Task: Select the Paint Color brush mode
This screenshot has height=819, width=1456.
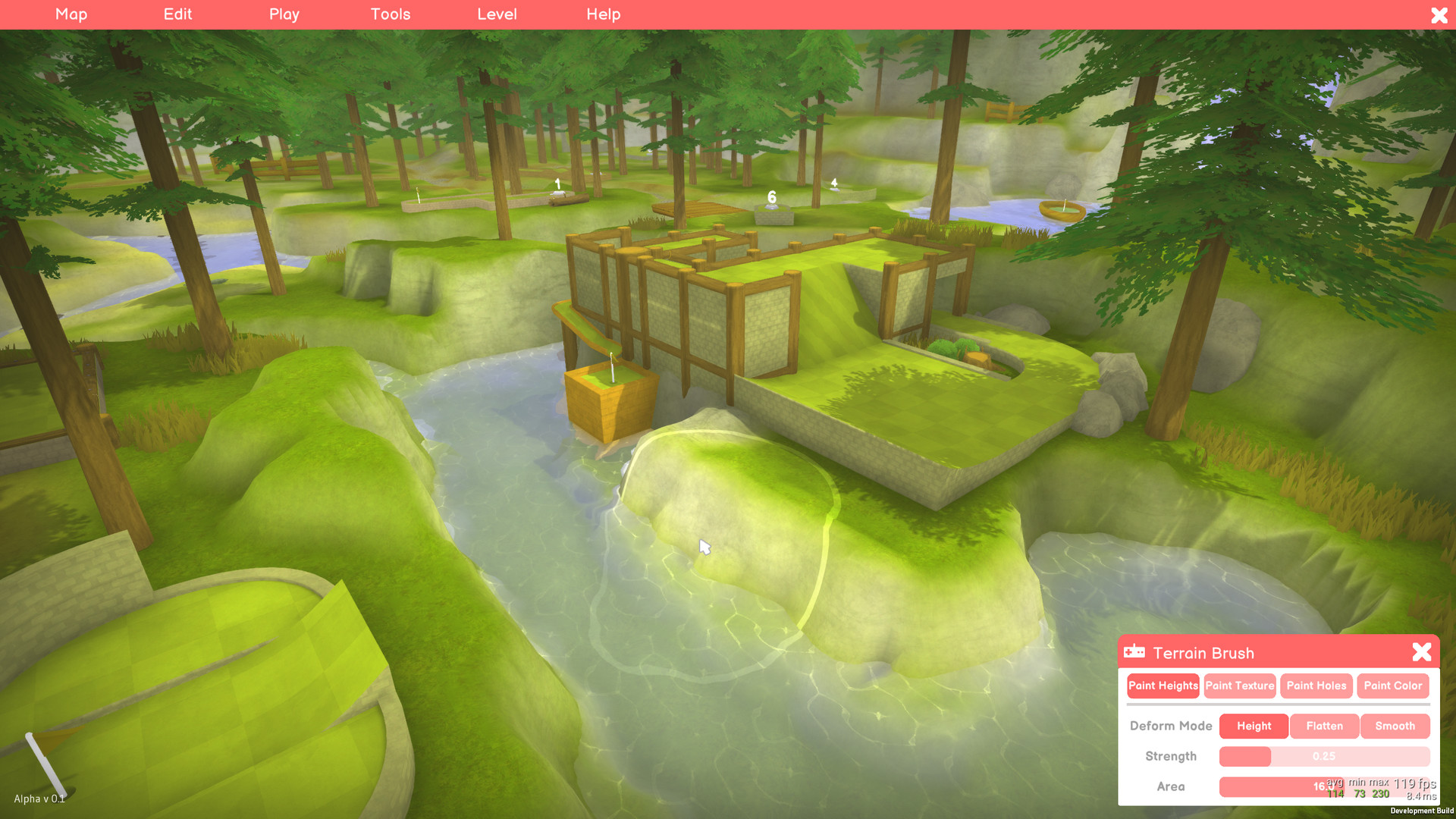Action: [x=1393, y=686]
